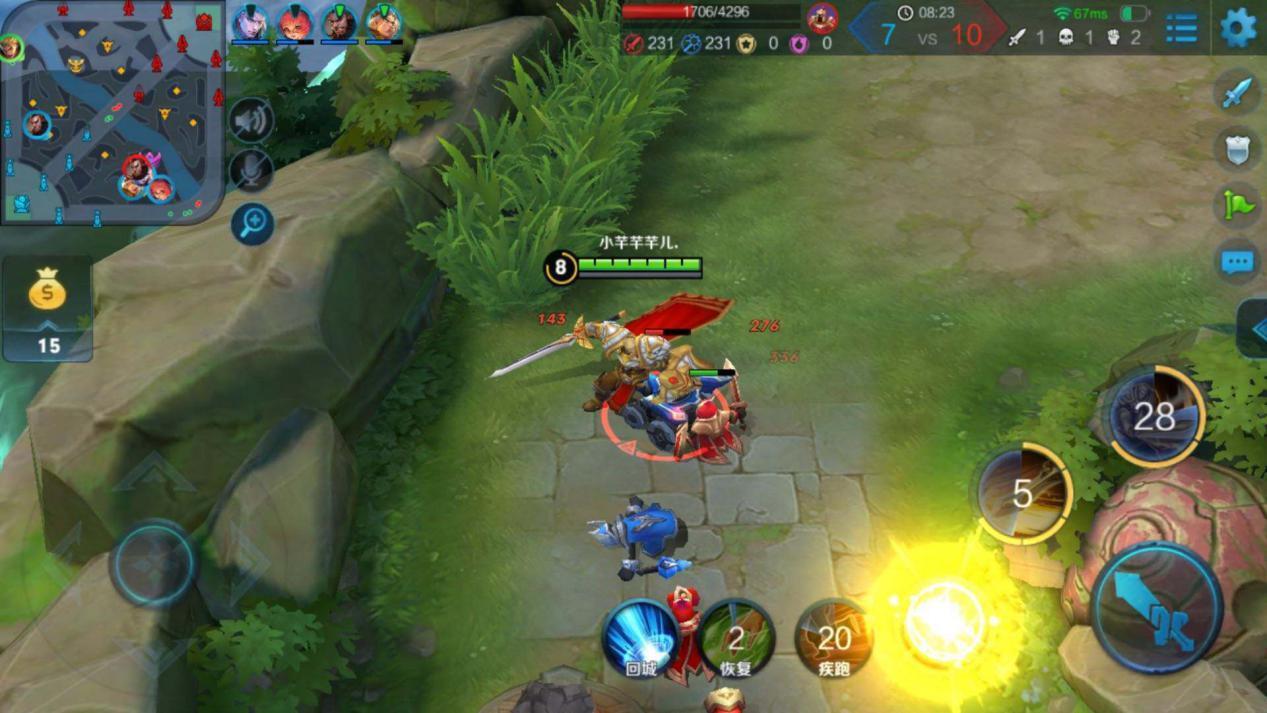Activate the 回城 recall ability
Viewport: 1267px width, 713px height.
click(x=640, y=638)
